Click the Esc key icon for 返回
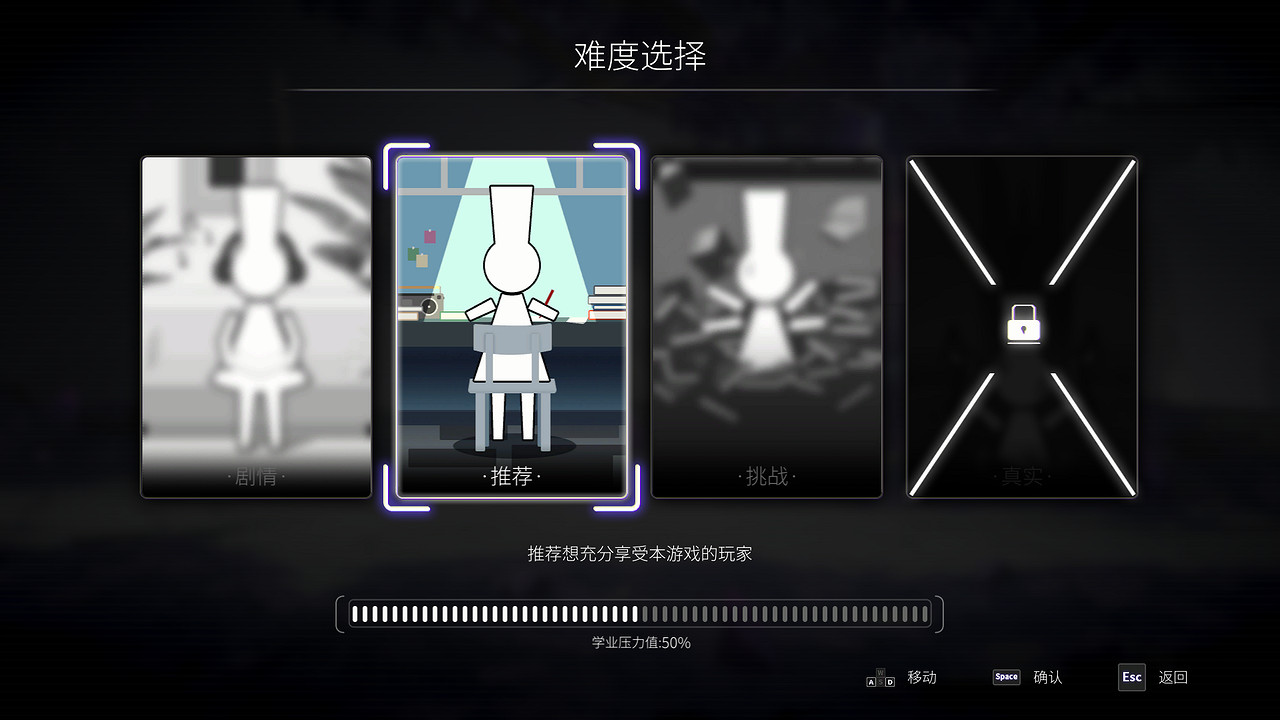Viewport: 1280px width, 720px height. [x=1131, y=677]
